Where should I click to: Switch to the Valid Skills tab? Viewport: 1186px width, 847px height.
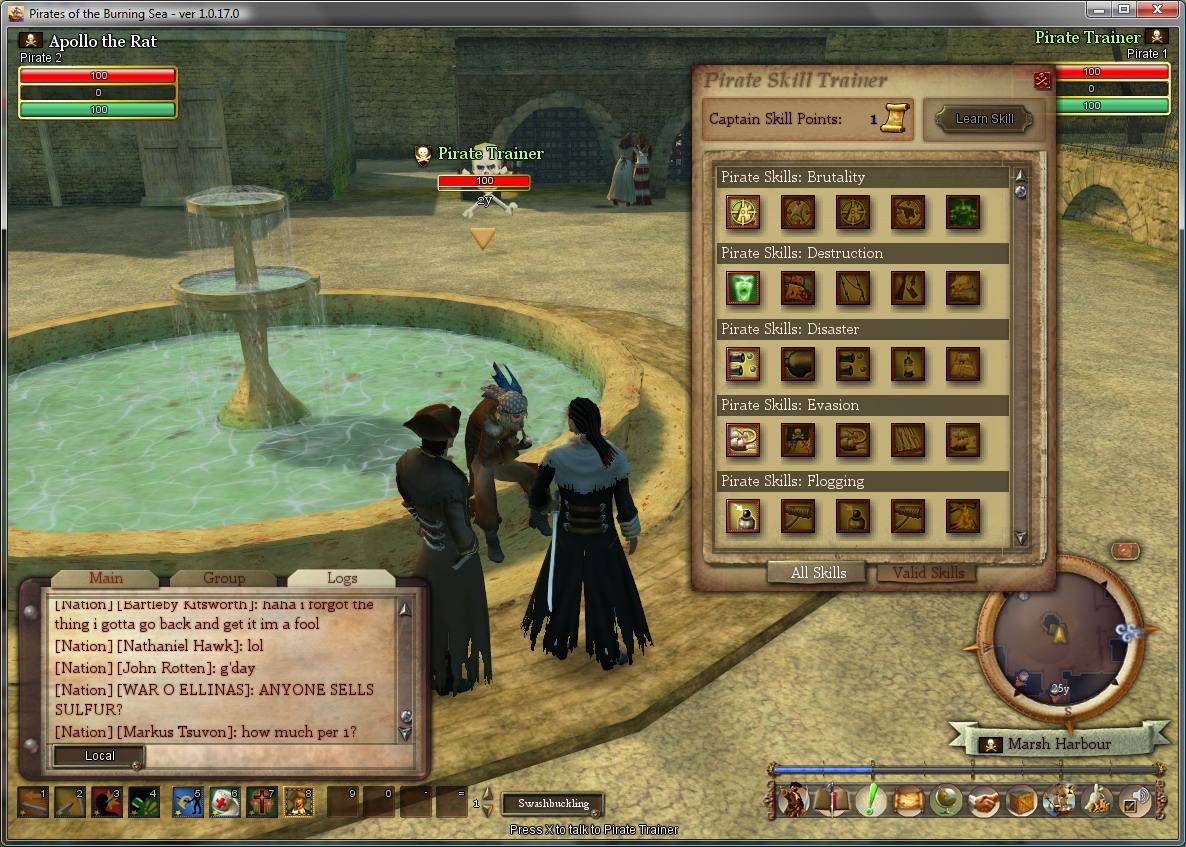[x=928, y=573]
